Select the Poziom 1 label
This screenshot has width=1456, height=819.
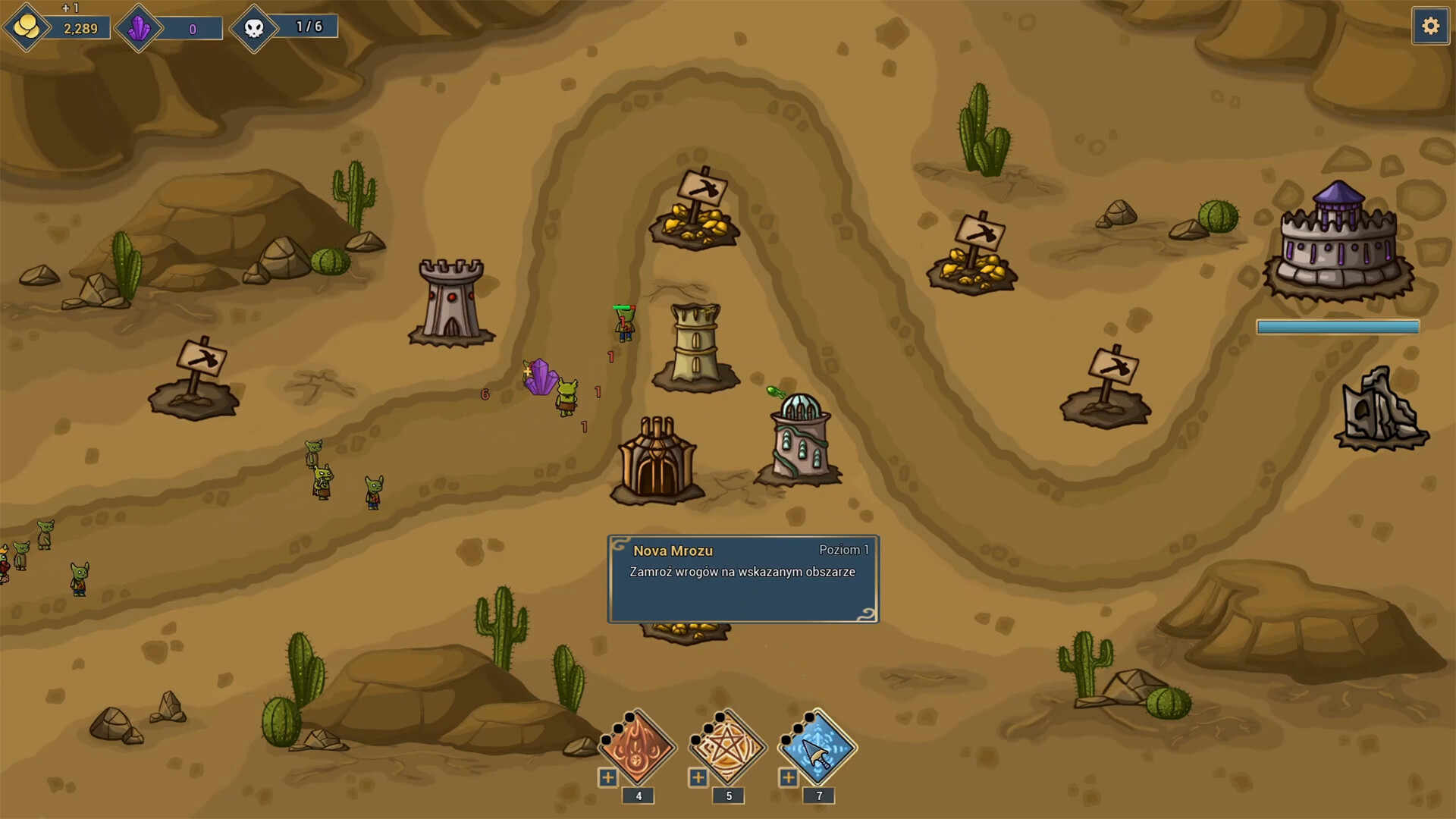[x=844, y=550]
